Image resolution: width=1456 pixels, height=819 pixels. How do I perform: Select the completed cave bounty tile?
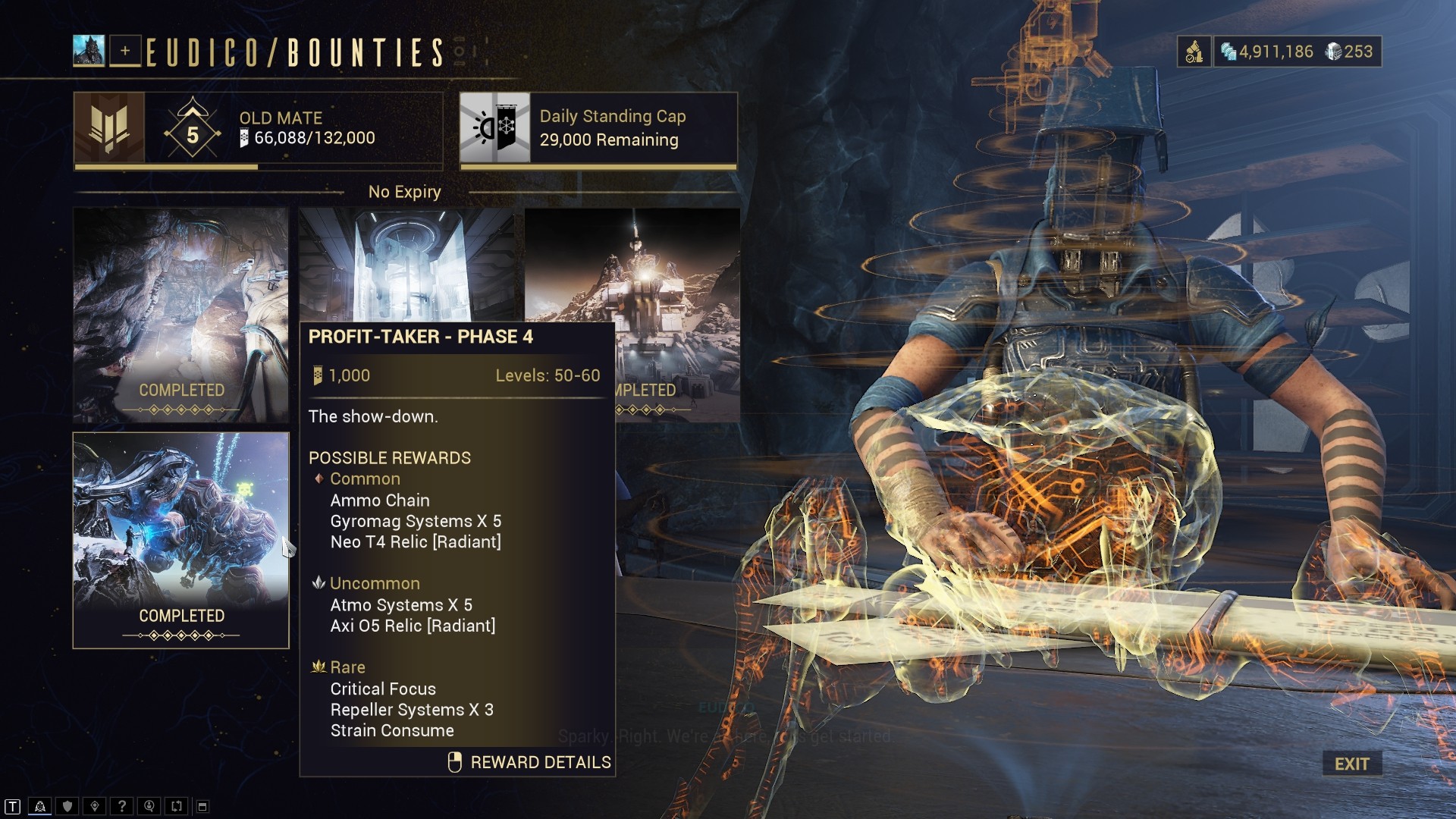[x=180, y=315]
